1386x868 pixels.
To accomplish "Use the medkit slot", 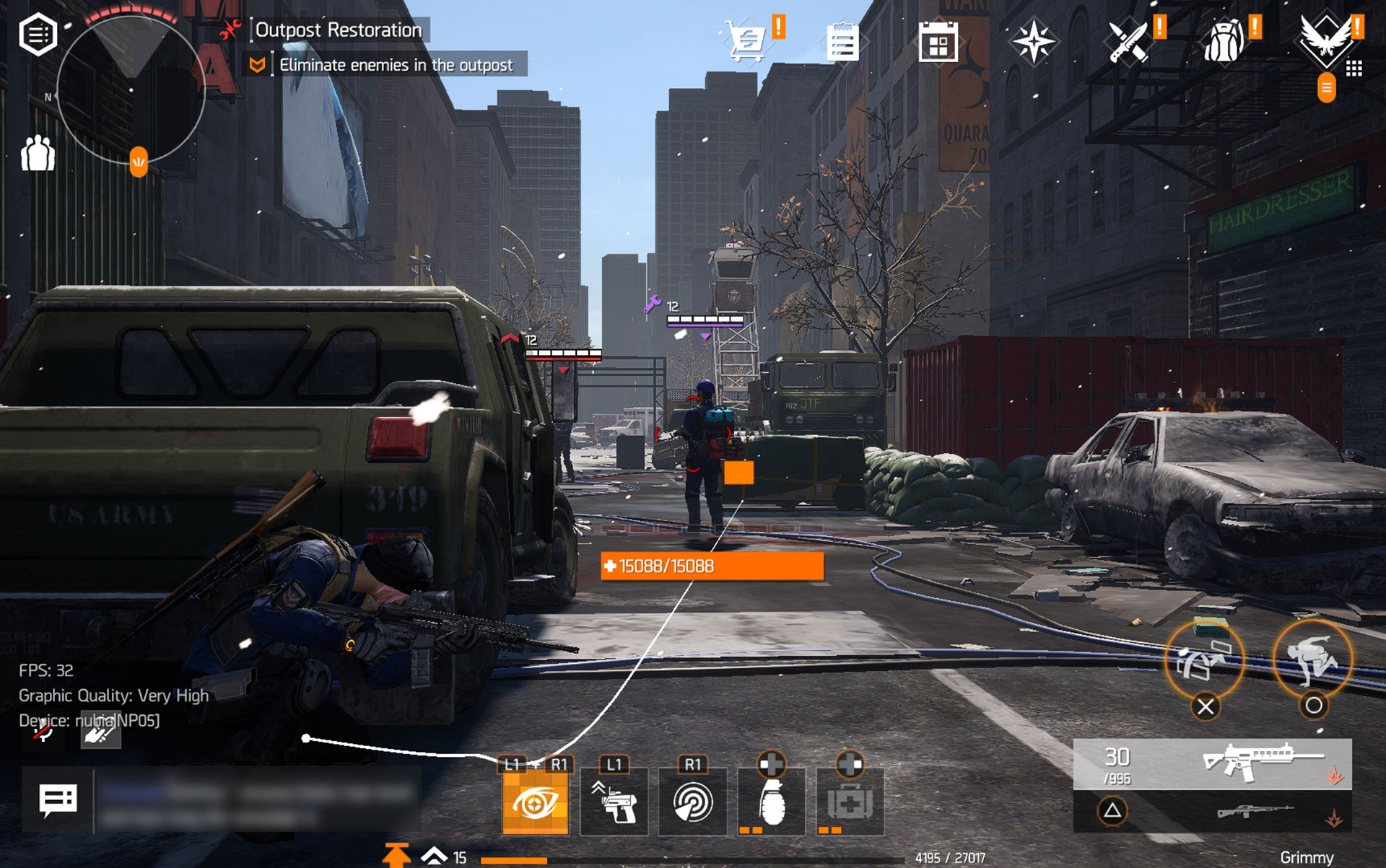I will (850, 802).
